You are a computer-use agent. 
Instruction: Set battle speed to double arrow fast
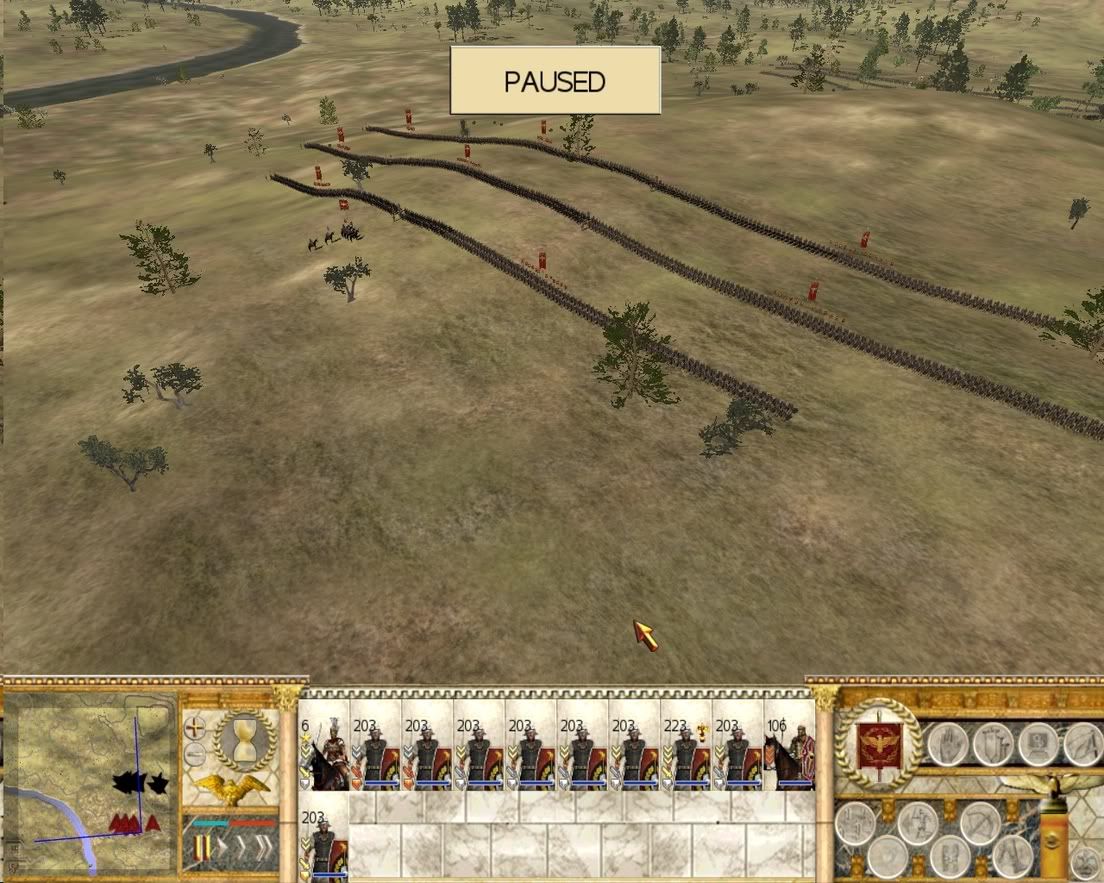(x=240, y=849)
